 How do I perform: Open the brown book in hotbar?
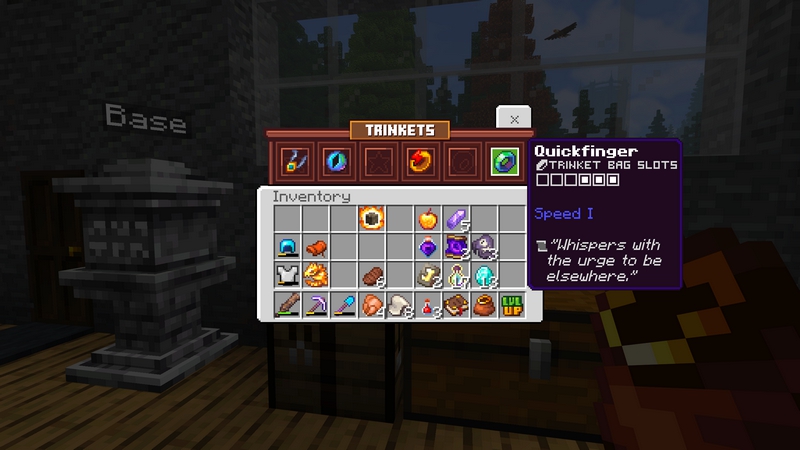point(456,305)
